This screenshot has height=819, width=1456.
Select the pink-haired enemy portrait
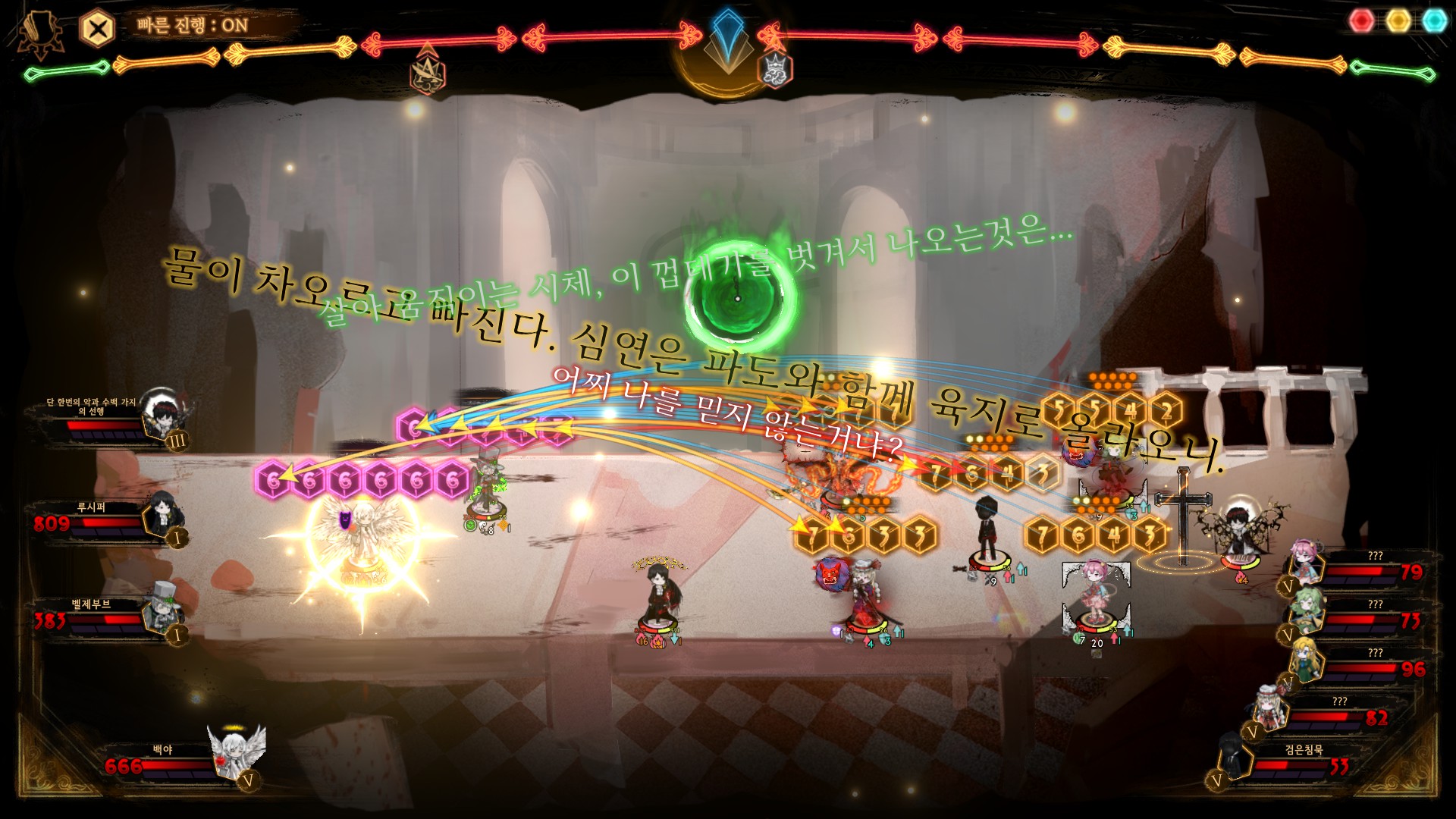coord(1307,562)
